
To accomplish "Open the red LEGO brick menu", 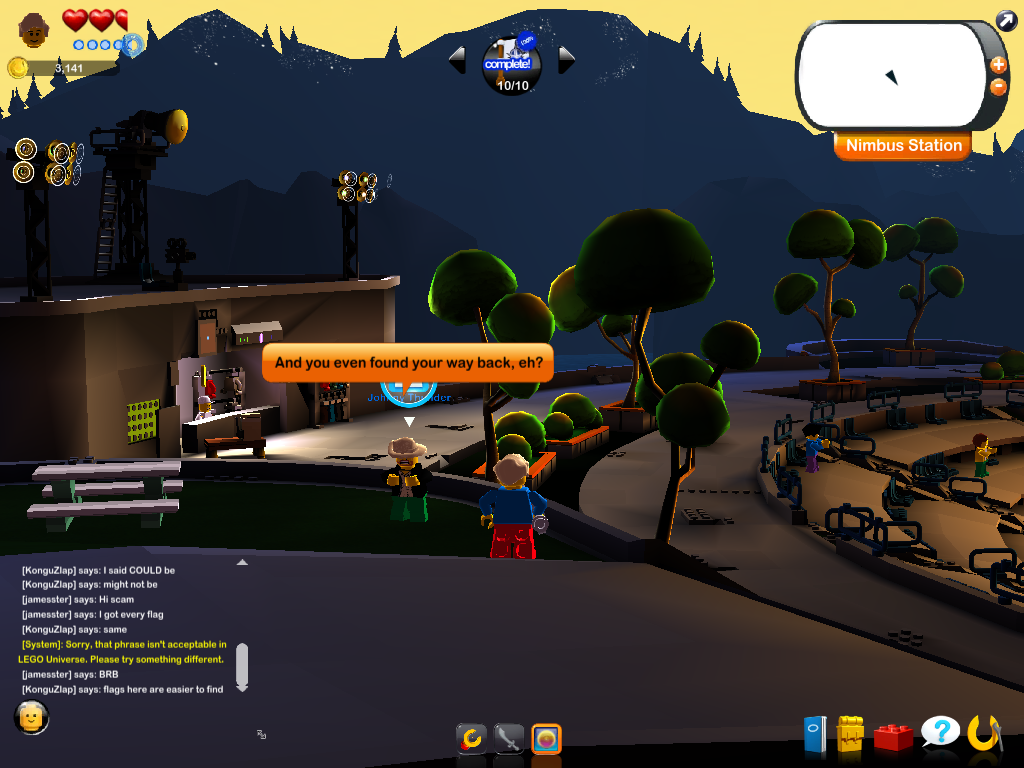I will tap(893, 736).
